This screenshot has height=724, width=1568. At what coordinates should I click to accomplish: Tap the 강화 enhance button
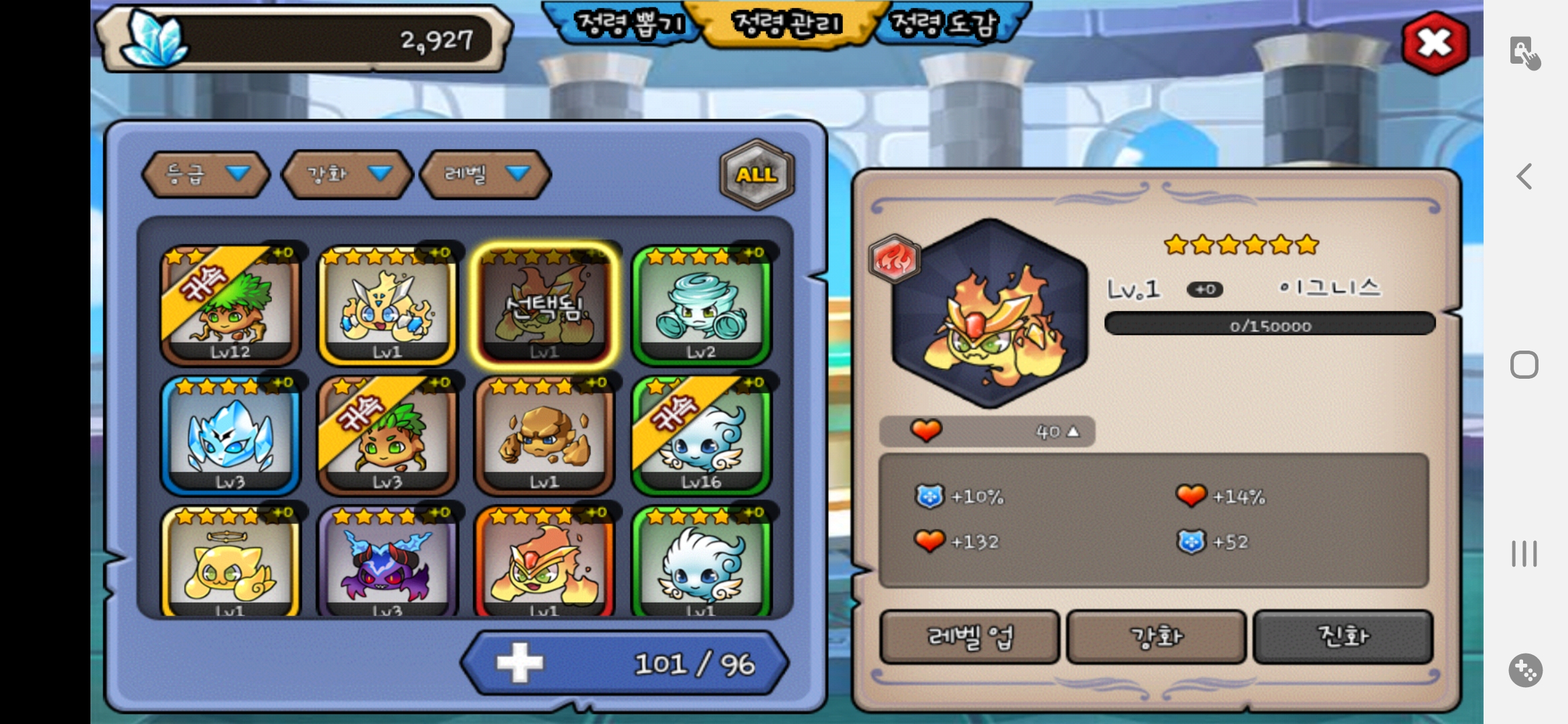(1156, 636)
